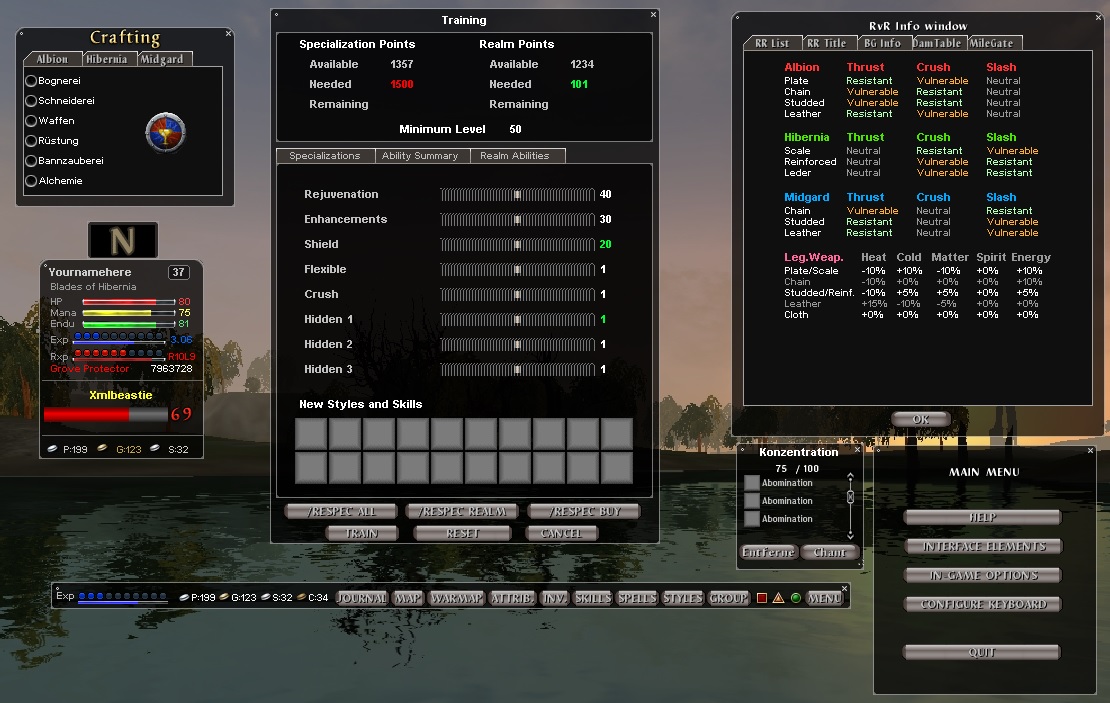The width and height of the screenshot is (1110, 703).
Task: Choose the /Respec All button
Action: point(341,512)
